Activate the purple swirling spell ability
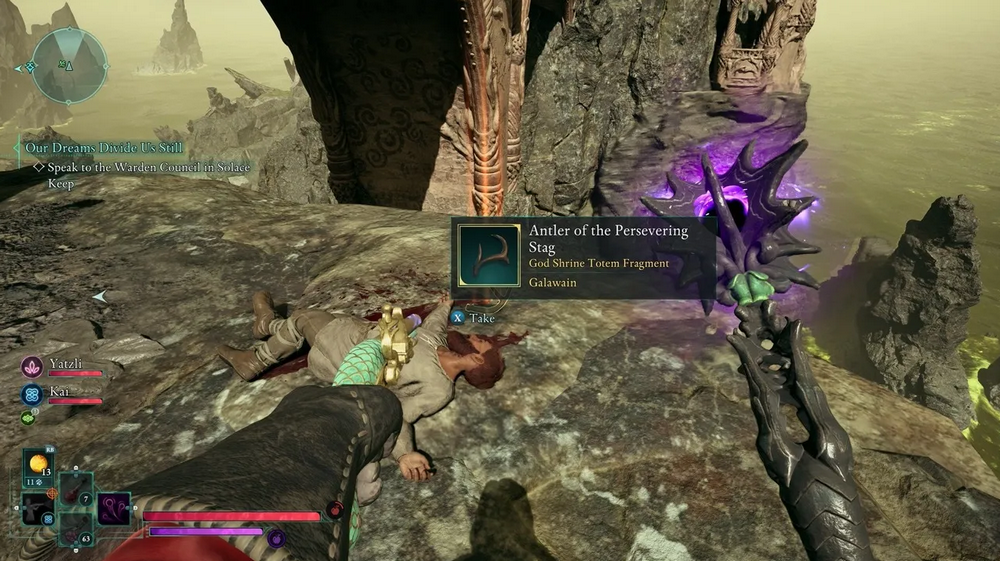 113,508
